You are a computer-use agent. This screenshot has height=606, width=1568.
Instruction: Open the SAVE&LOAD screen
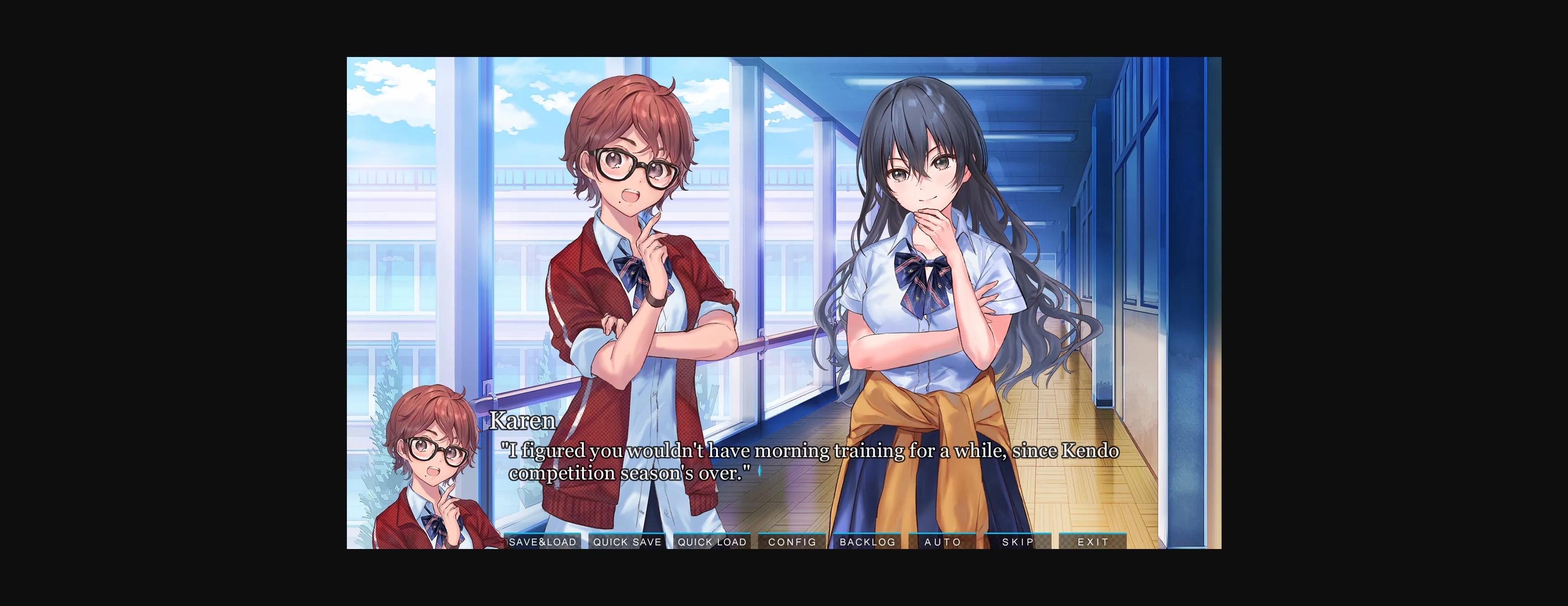[544, 541]
